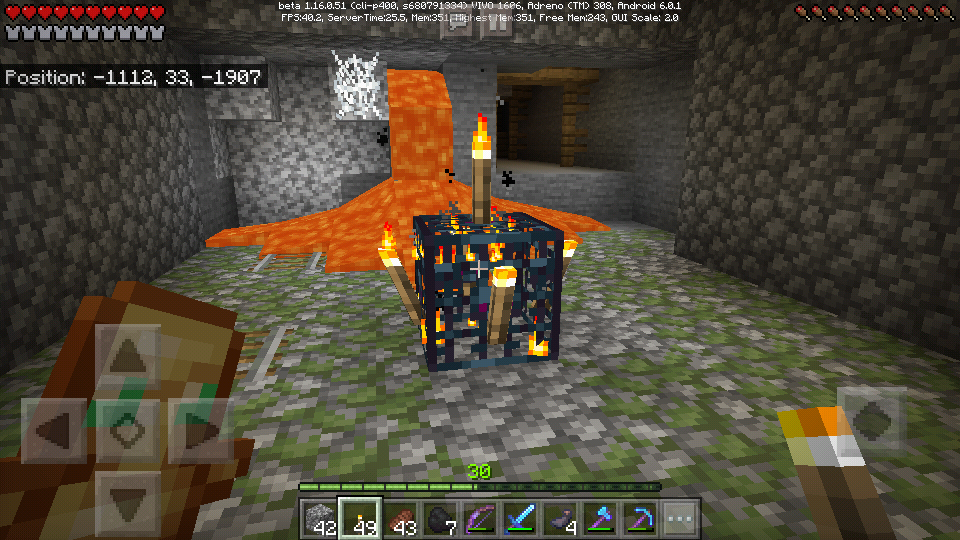Image resolution: width=960 pixels, height=540 pixels.
Task: Select the cobblestone stack in the hotbar
Action: point(320,519)
